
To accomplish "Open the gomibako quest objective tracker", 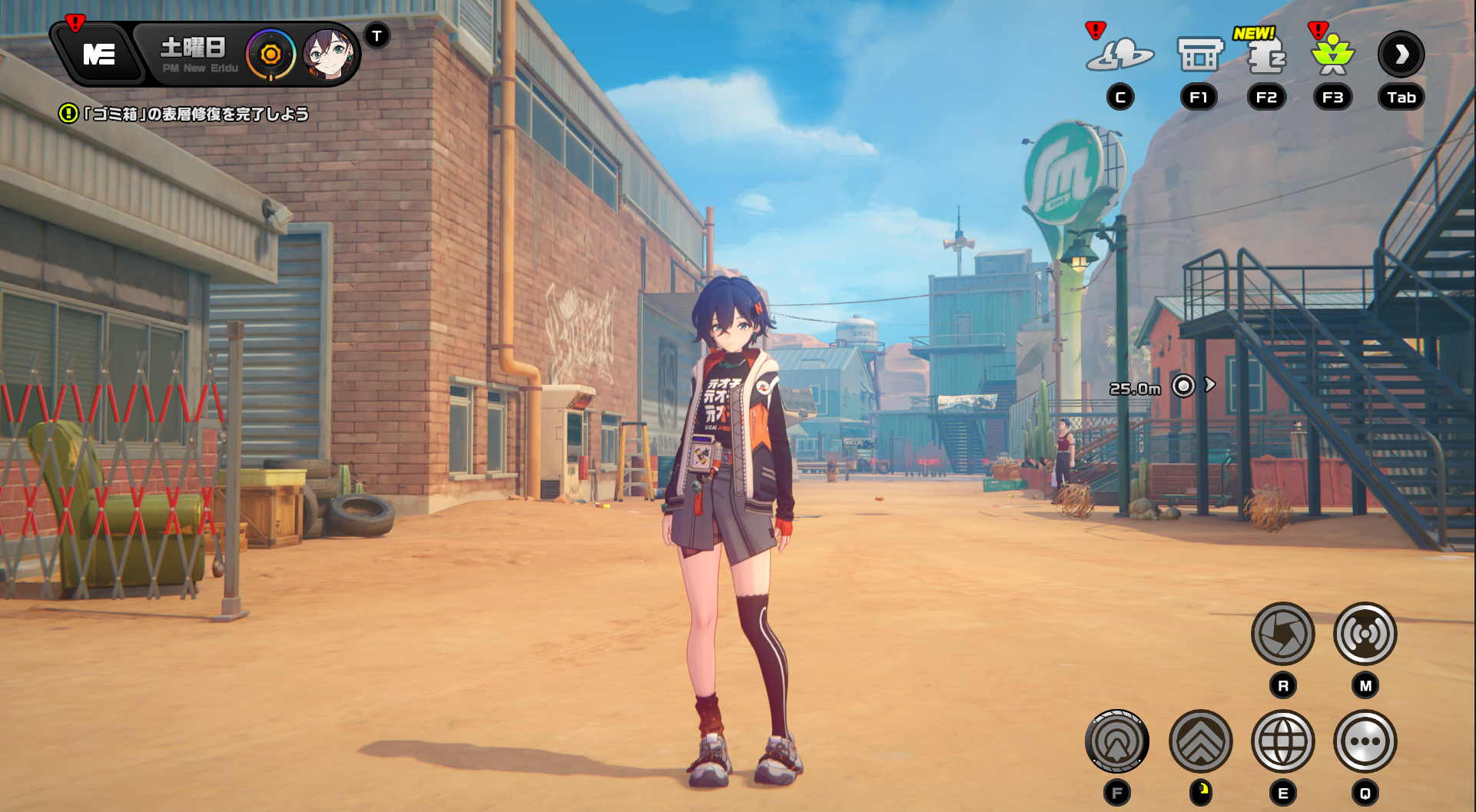I will (184, 114).
